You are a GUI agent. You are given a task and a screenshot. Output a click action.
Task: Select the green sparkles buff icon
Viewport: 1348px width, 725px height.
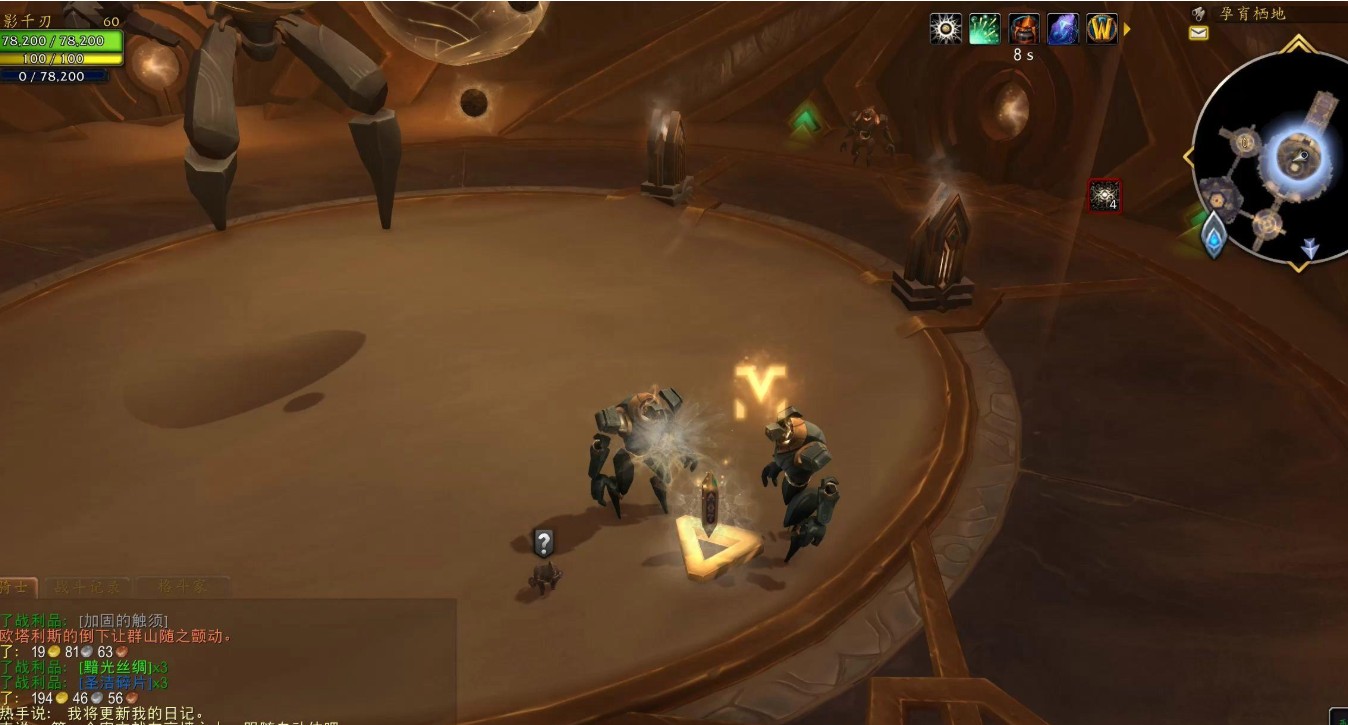tap(985, 28)
